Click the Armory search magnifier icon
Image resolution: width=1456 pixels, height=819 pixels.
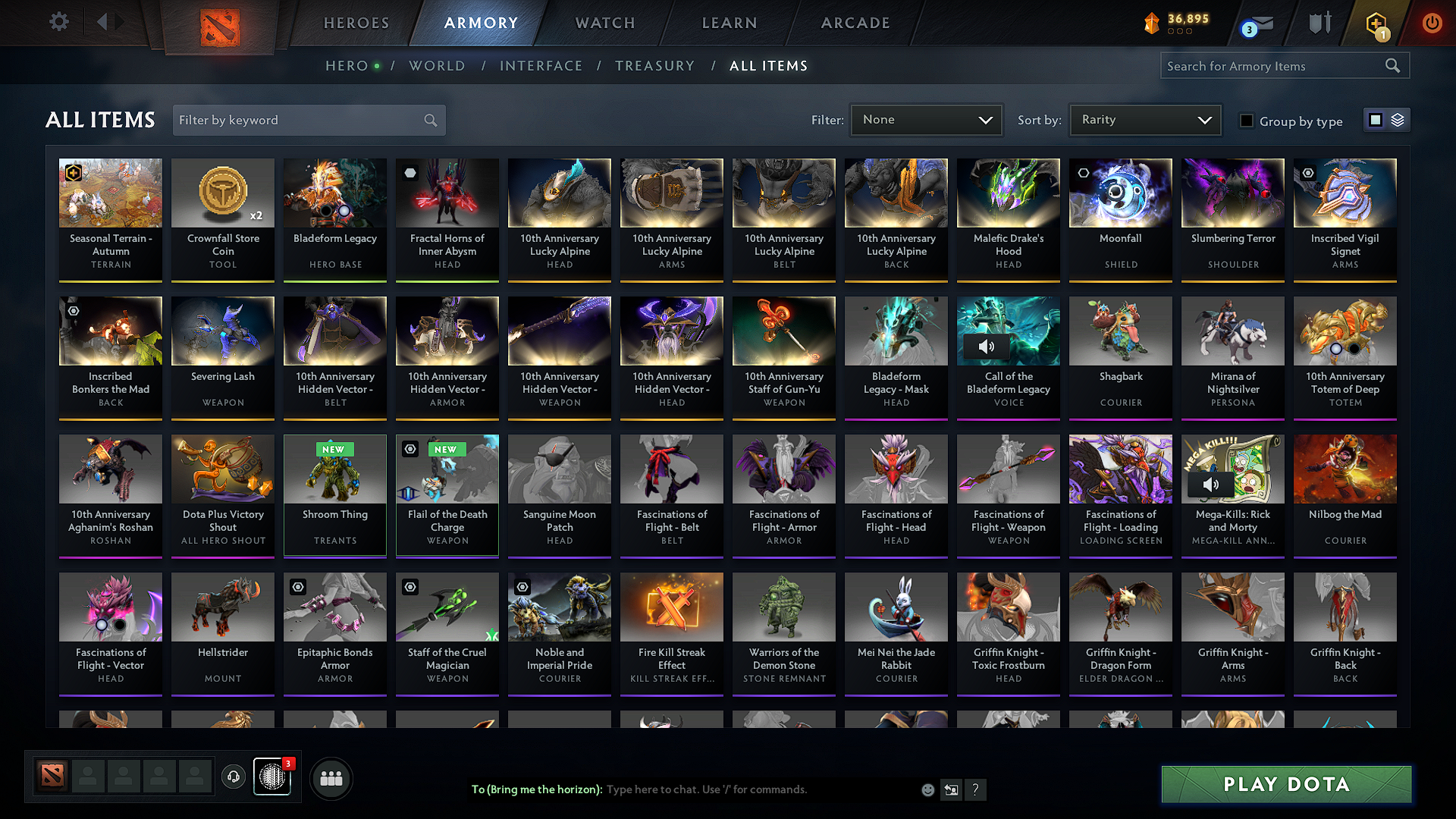(1392, 65)
